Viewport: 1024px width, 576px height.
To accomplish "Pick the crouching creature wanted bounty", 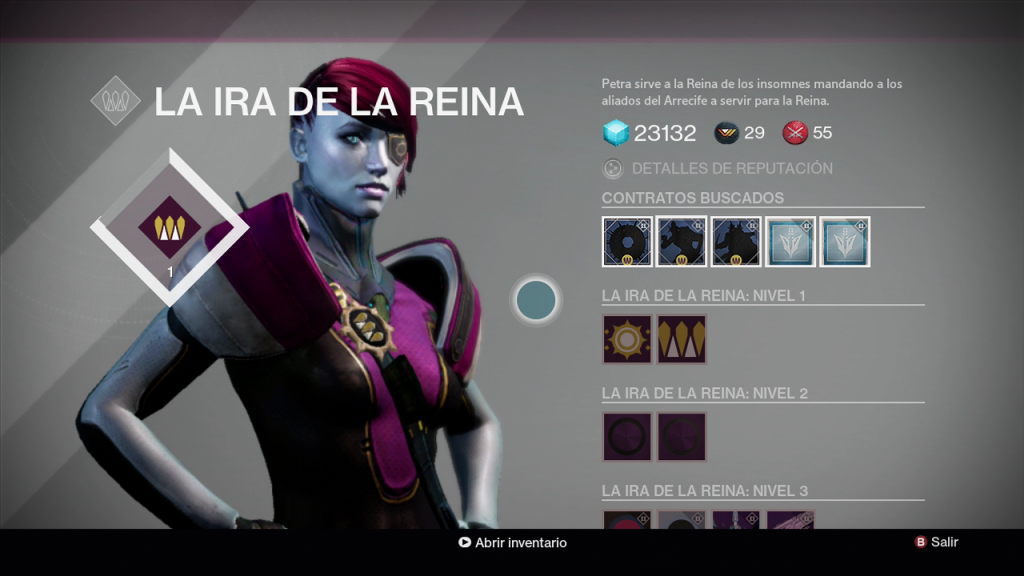I will click(682, 242).
